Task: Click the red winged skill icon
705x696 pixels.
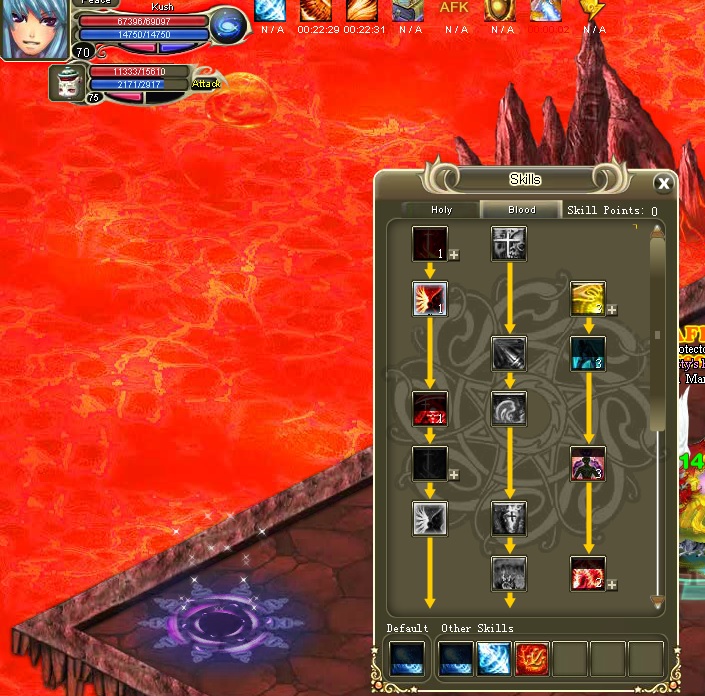Action: (x=430, y=299)
